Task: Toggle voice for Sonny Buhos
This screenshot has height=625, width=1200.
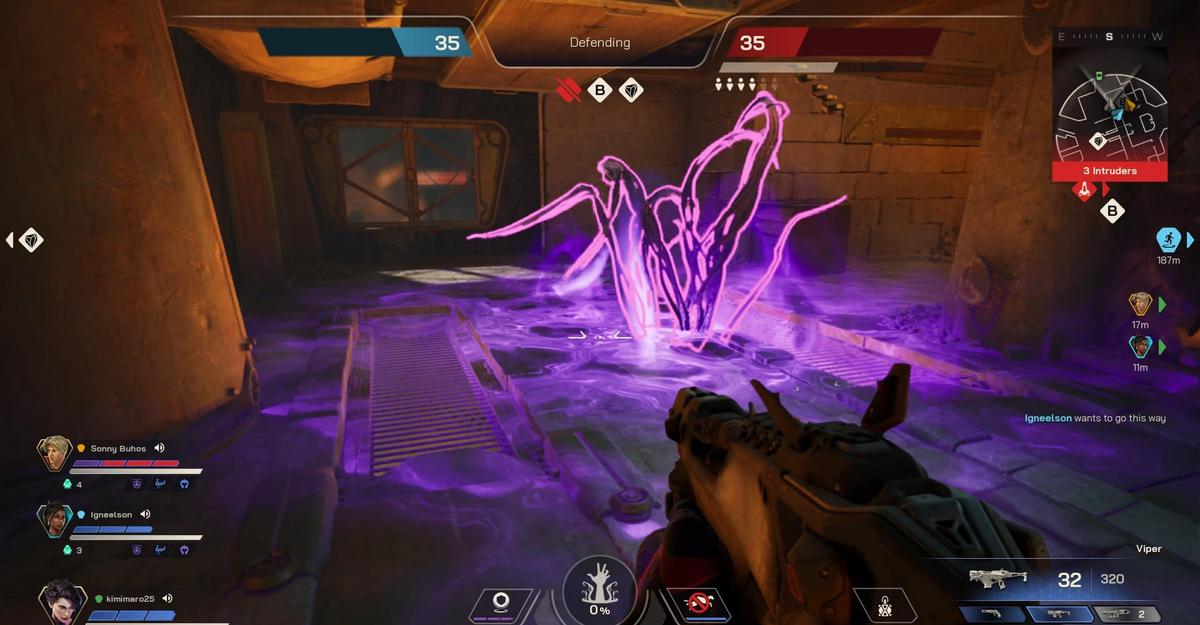Action: (159, 448)
